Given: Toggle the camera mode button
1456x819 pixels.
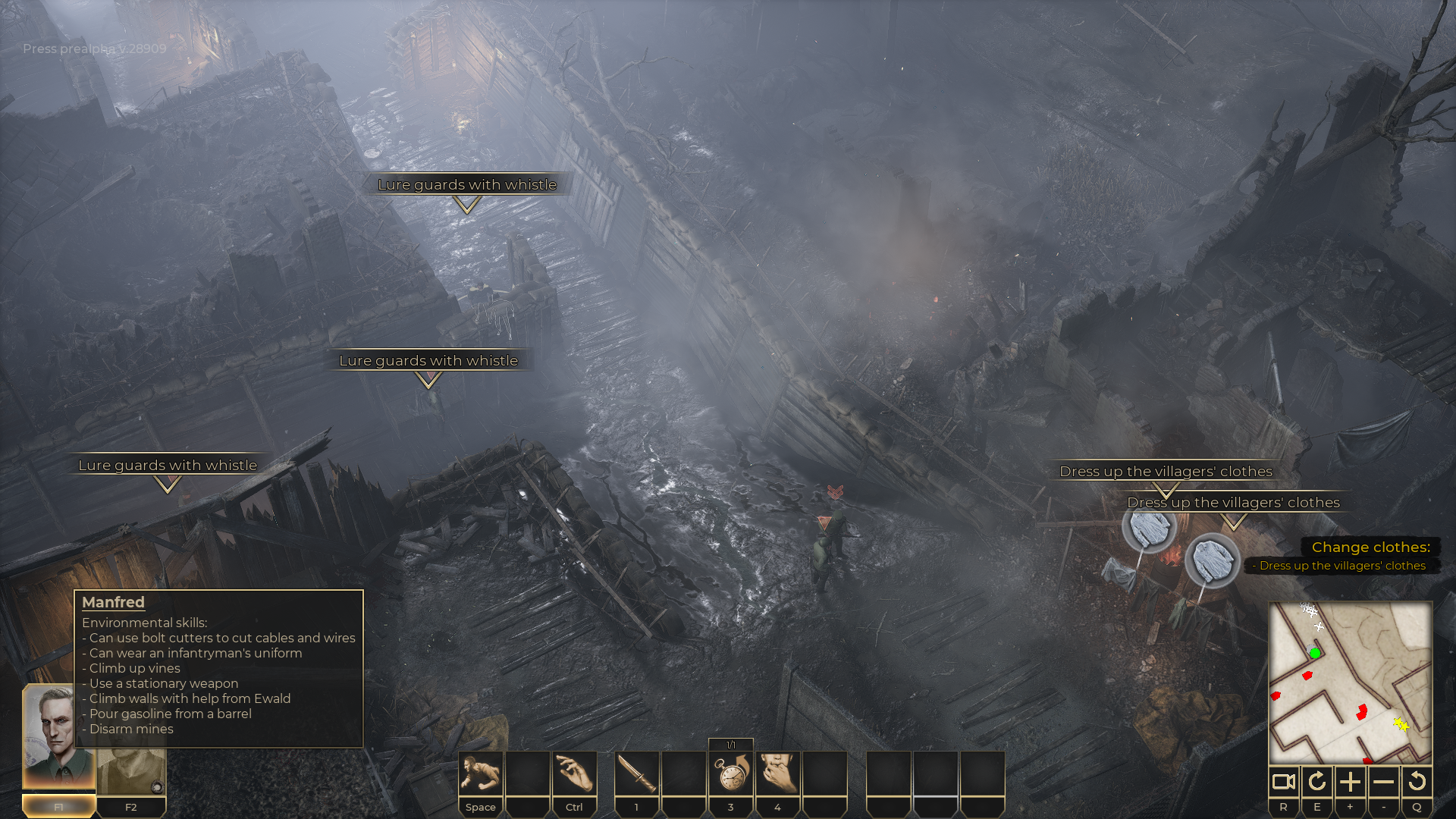Looking at the screenshot, I should (x=1284, y=782).
